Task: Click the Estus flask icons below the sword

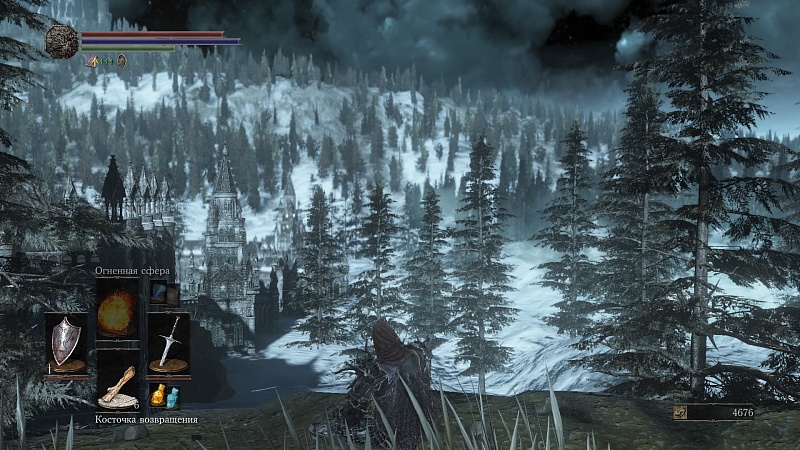Action: pos(164,396)
